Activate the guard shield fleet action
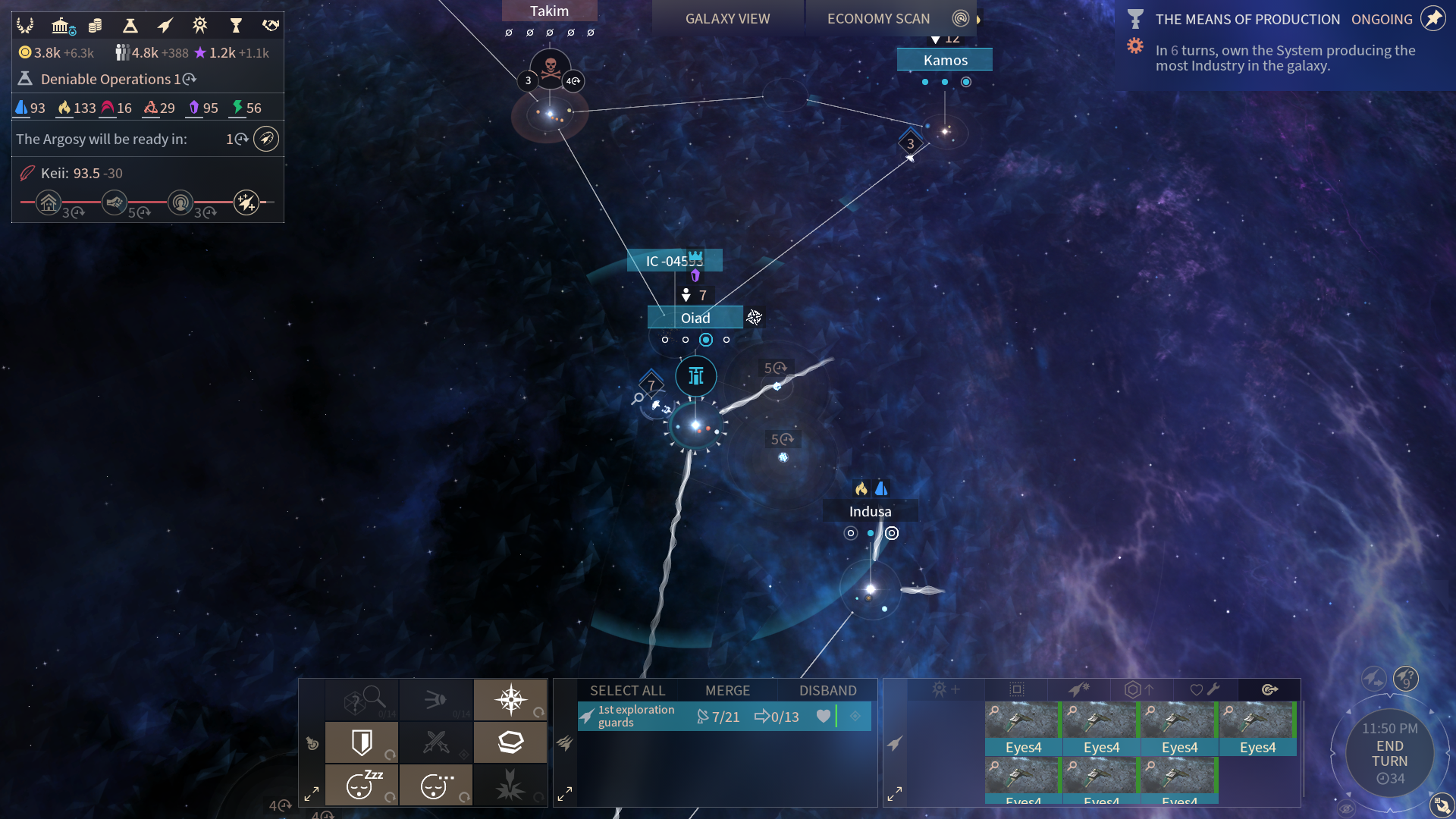 point(362,742)
